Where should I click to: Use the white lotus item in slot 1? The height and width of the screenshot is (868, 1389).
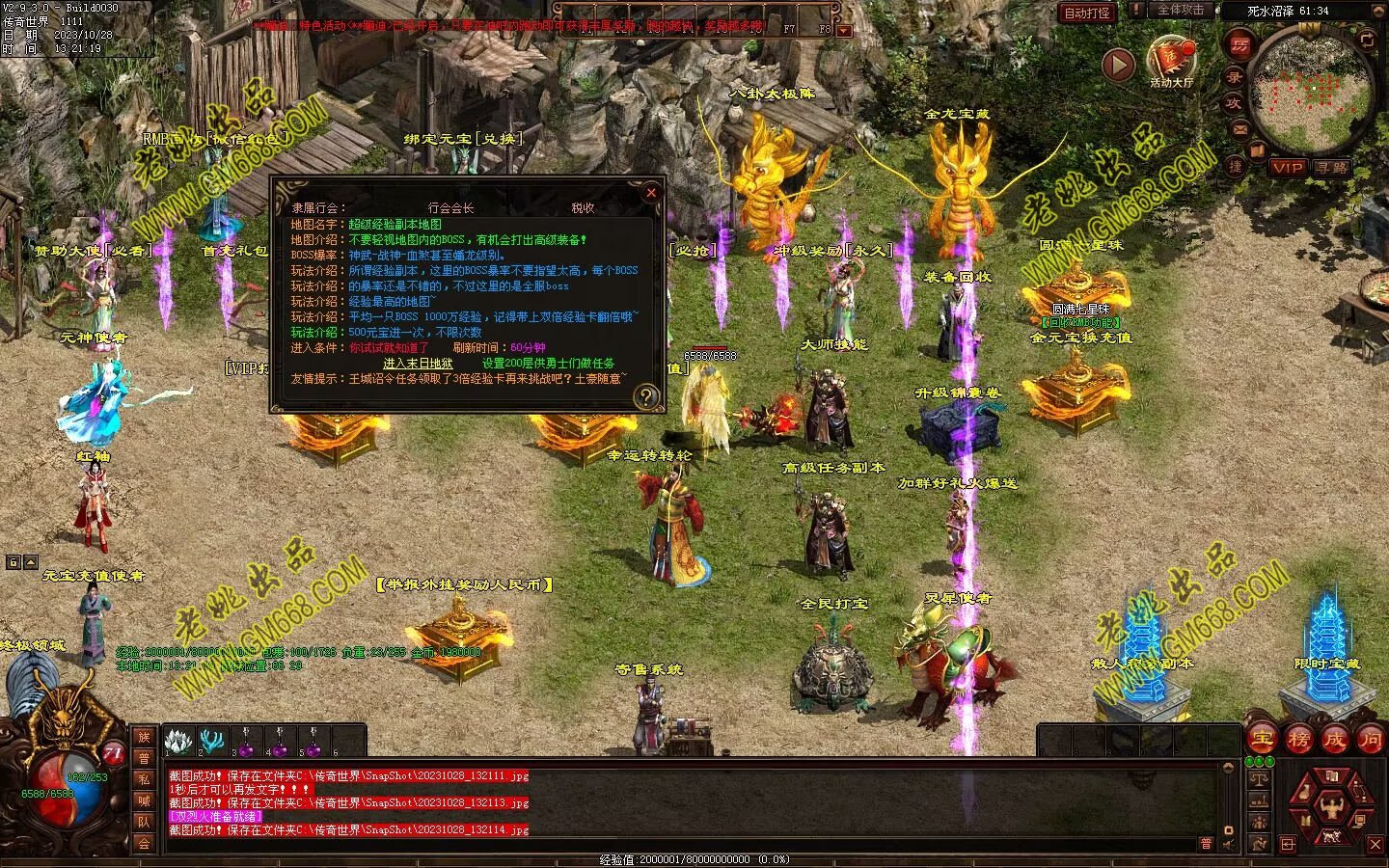click(177, 740)
